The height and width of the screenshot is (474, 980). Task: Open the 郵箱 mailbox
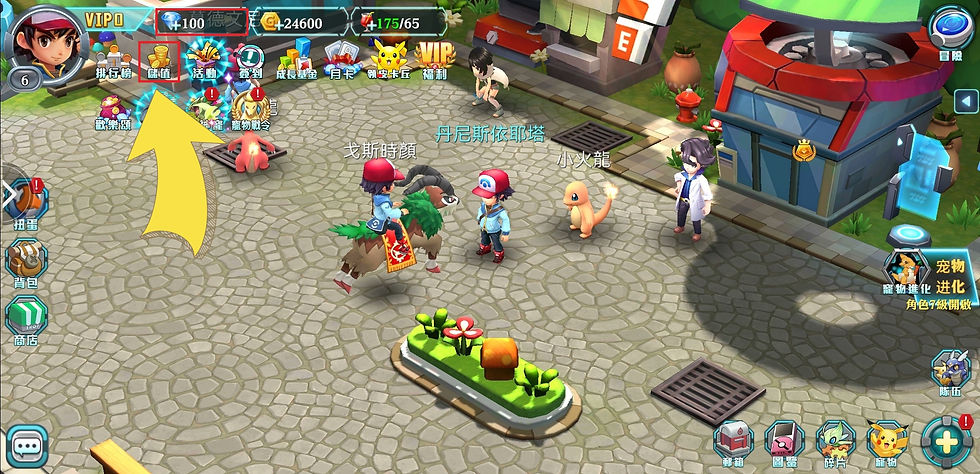tap(734, 443)
